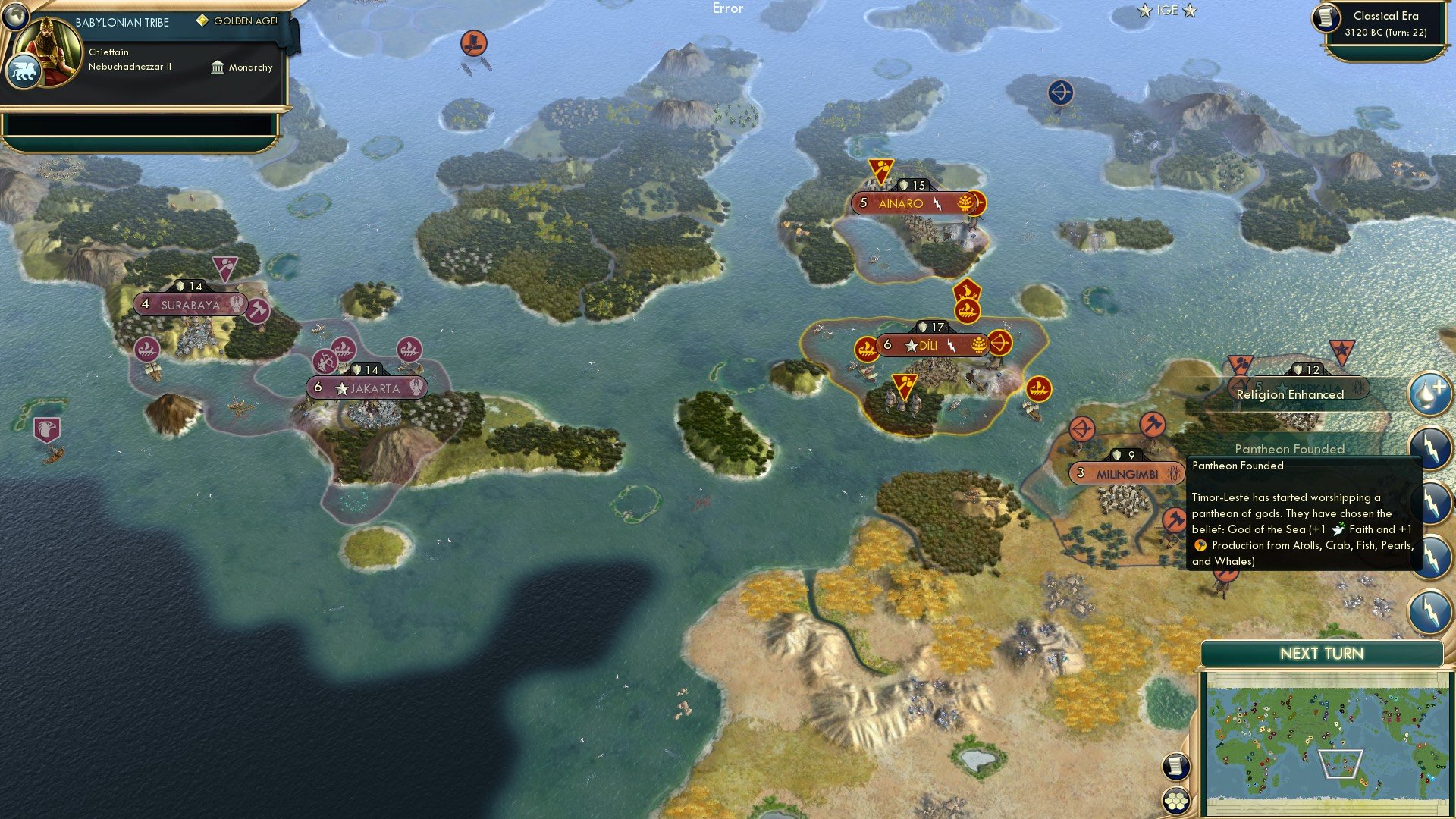Viewport: 1456px width, 819px height.
Task: Toggle the Golden Age indicator in civ banner
Action: [202, 20]
